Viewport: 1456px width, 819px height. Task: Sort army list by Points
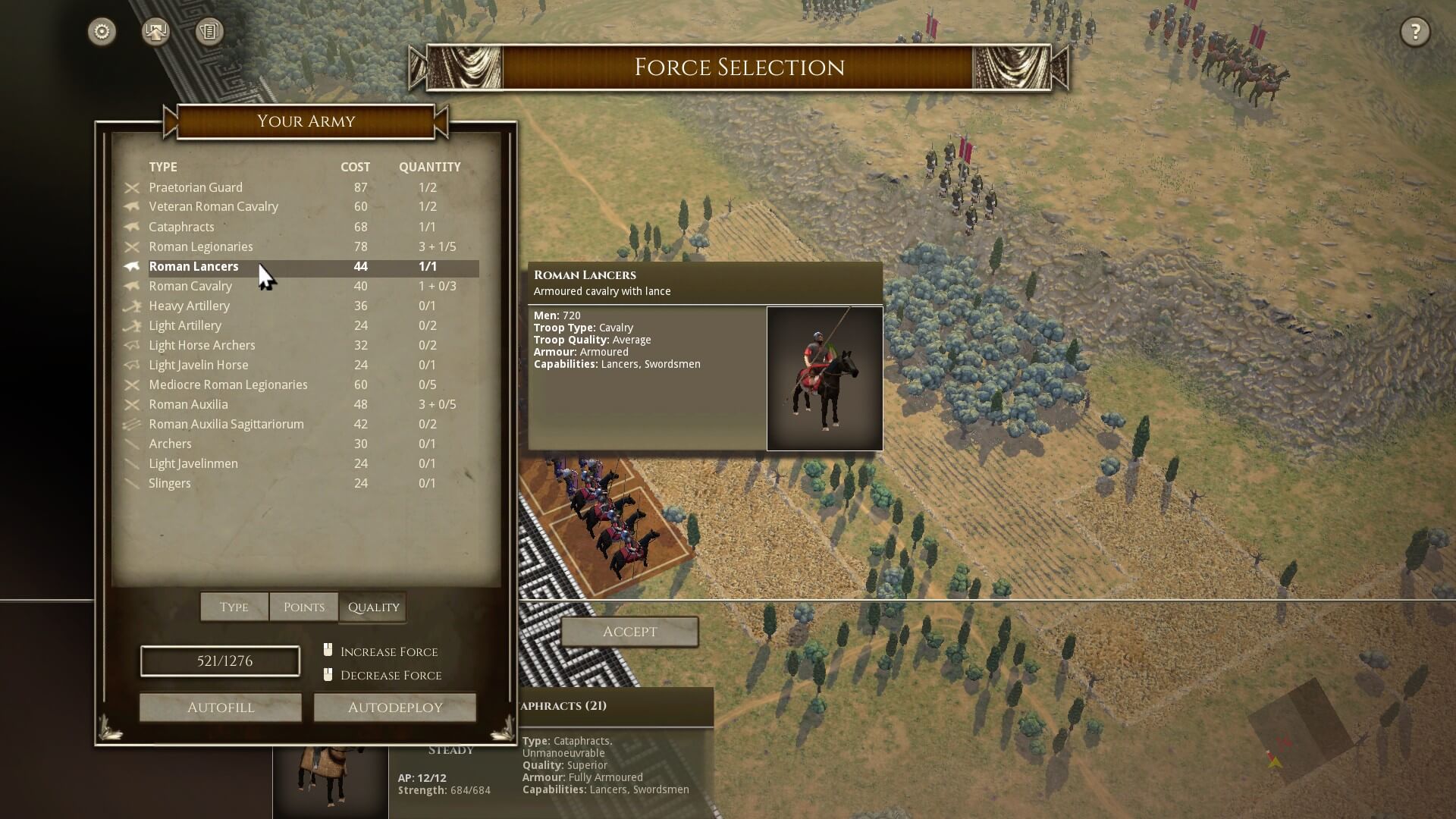click(x=303, y=607)
